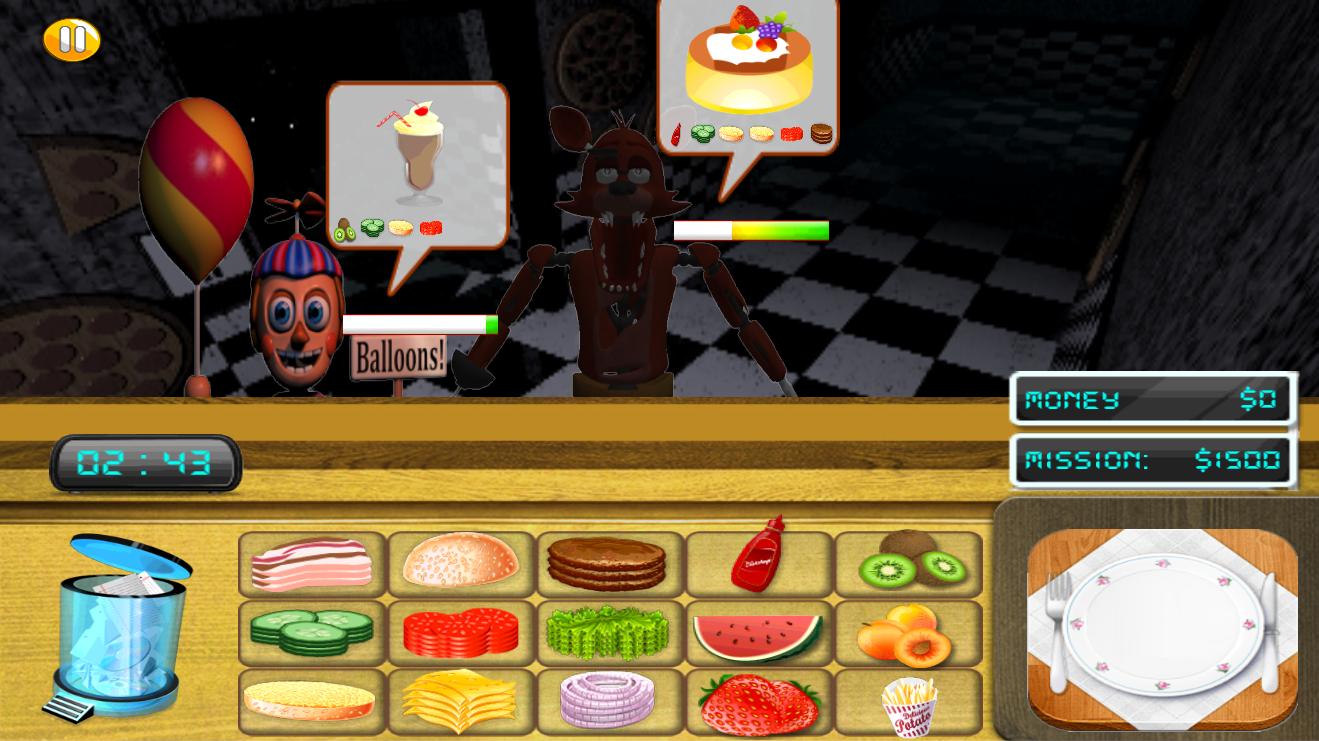Click Foxy's dessert order speech bubble
Screen dimensions: 1319x741
[748, 75]
